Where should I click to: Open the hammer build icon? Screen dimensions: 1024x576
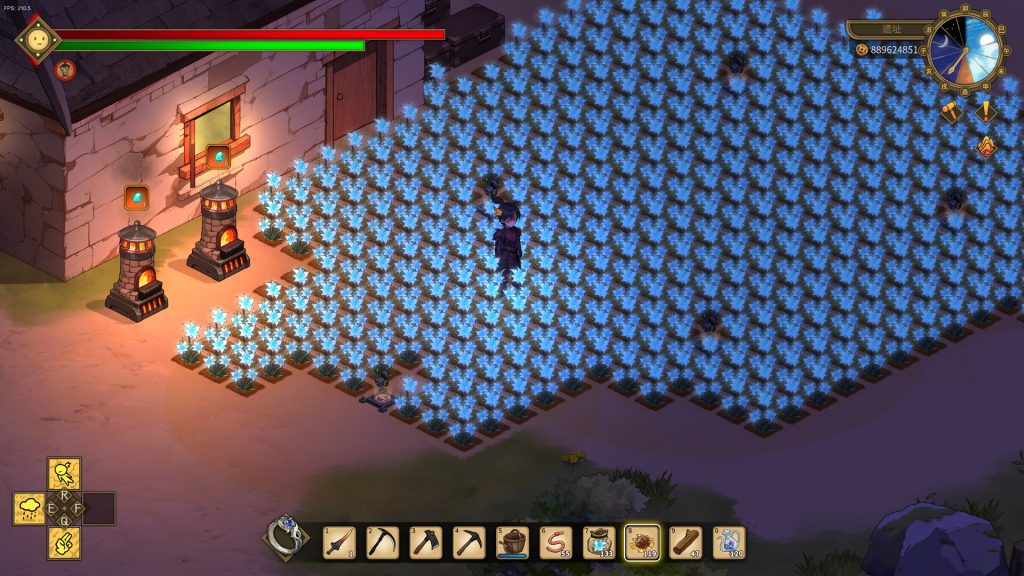pos(951,112)
